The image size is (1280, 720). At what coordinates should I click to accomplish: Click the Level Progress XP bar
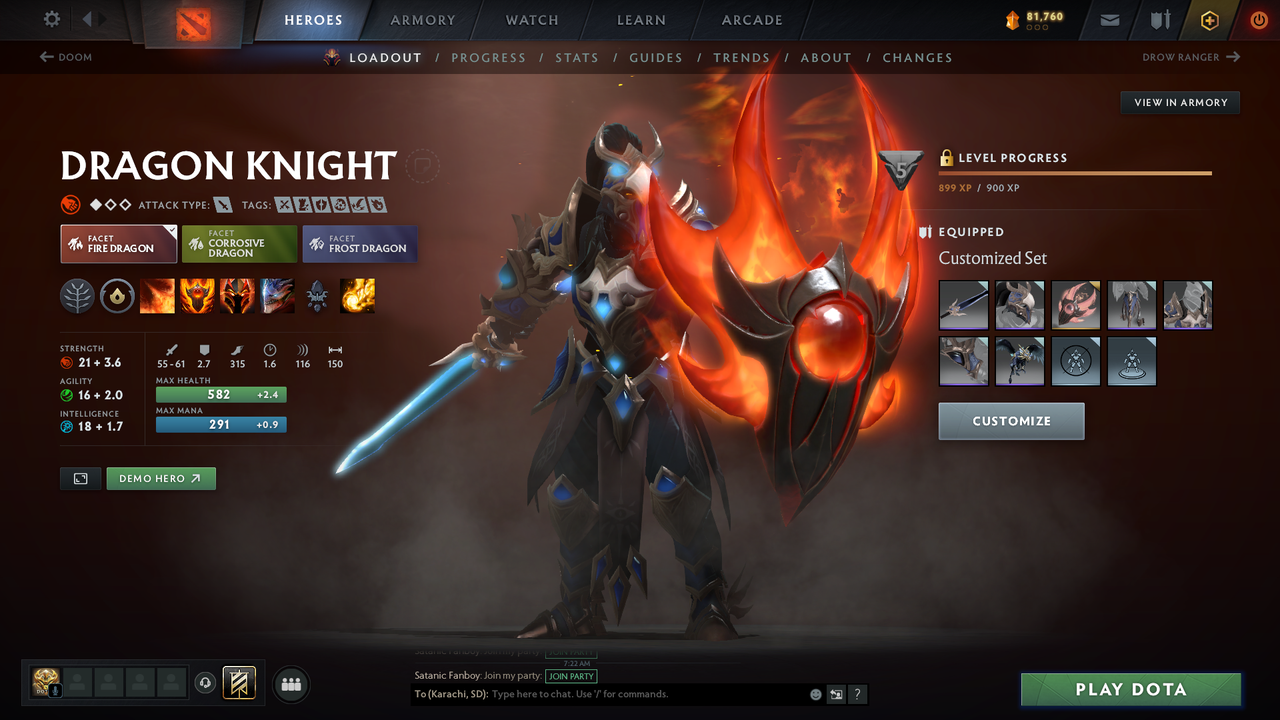[1075, 172]
